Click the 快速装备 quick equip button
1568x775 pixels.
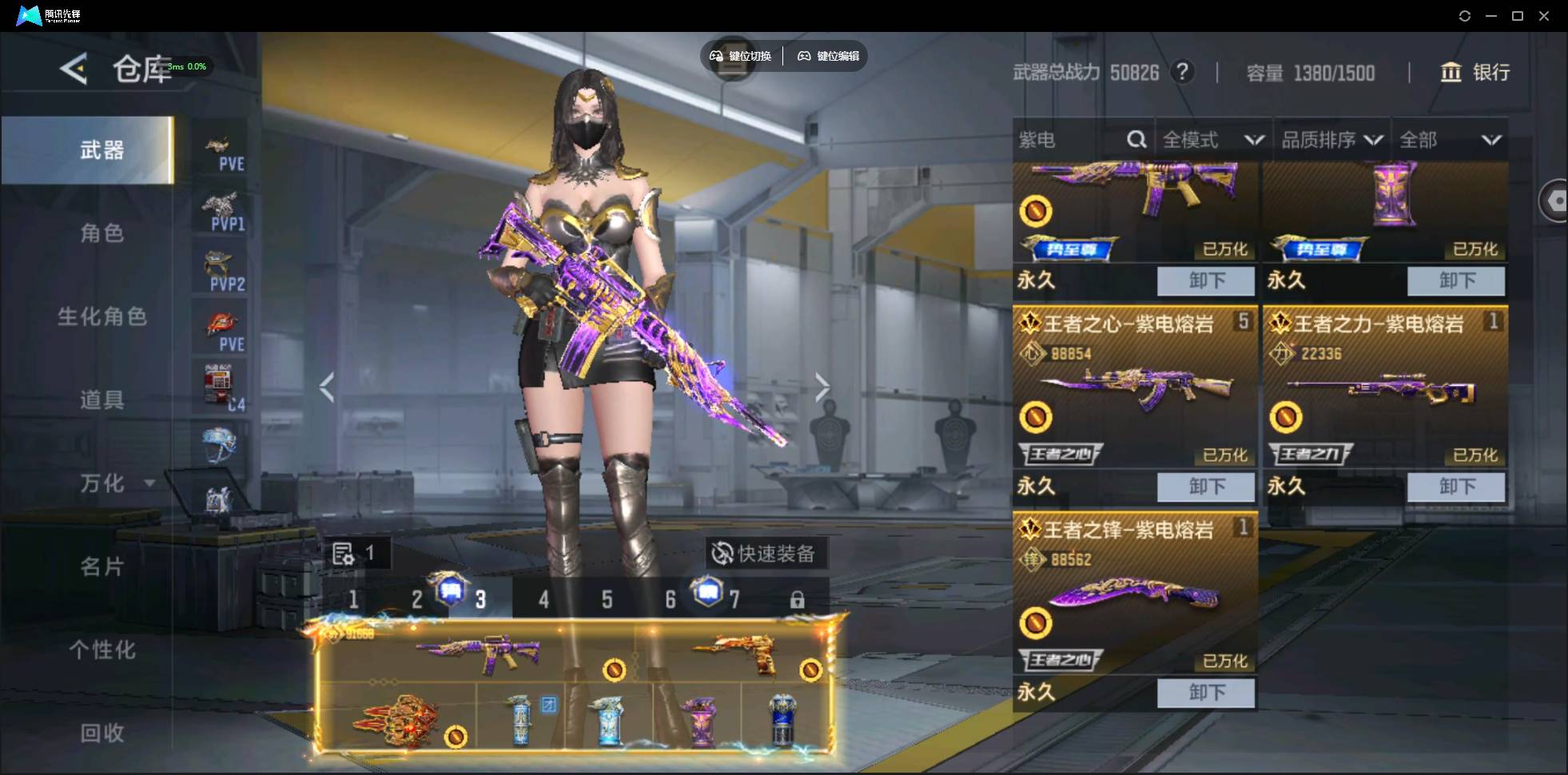765,554
